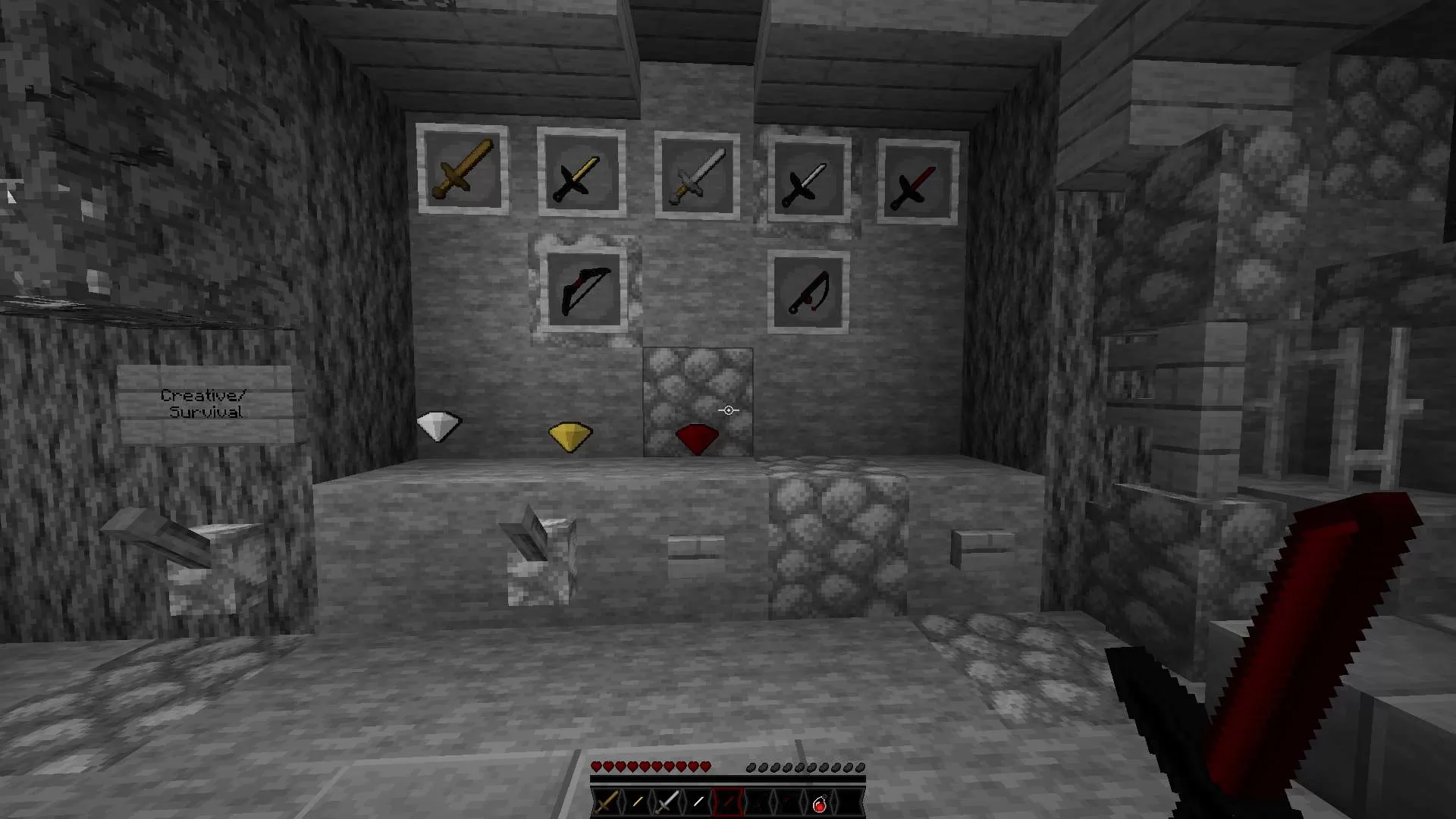Click the red knife item frame
The width and height of the screenshot is (1456, 819).
click(x=808, y=293)
